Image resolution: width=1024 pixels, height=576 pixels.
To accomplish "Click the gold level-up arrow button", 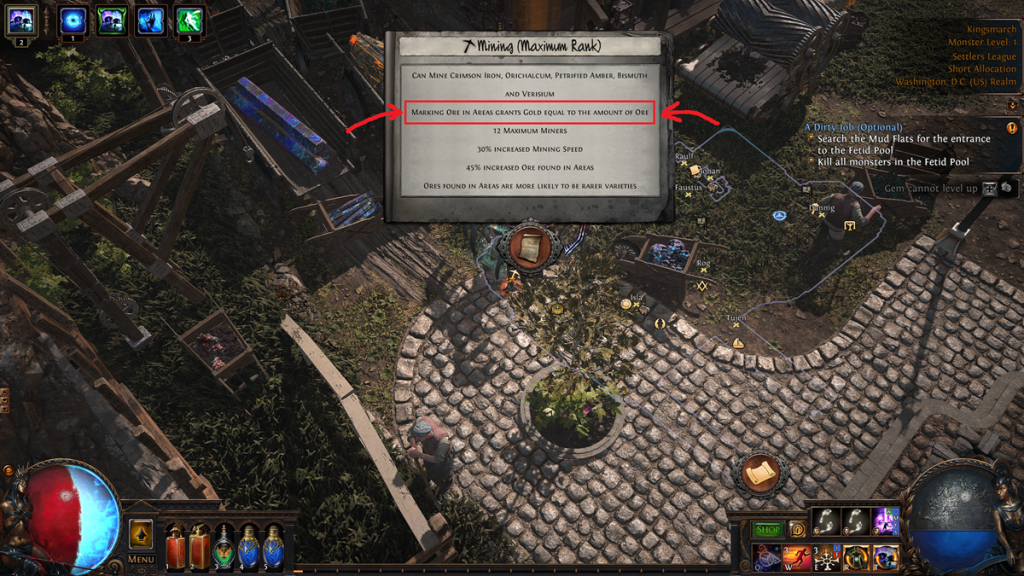I will click(x=141, y=533).
